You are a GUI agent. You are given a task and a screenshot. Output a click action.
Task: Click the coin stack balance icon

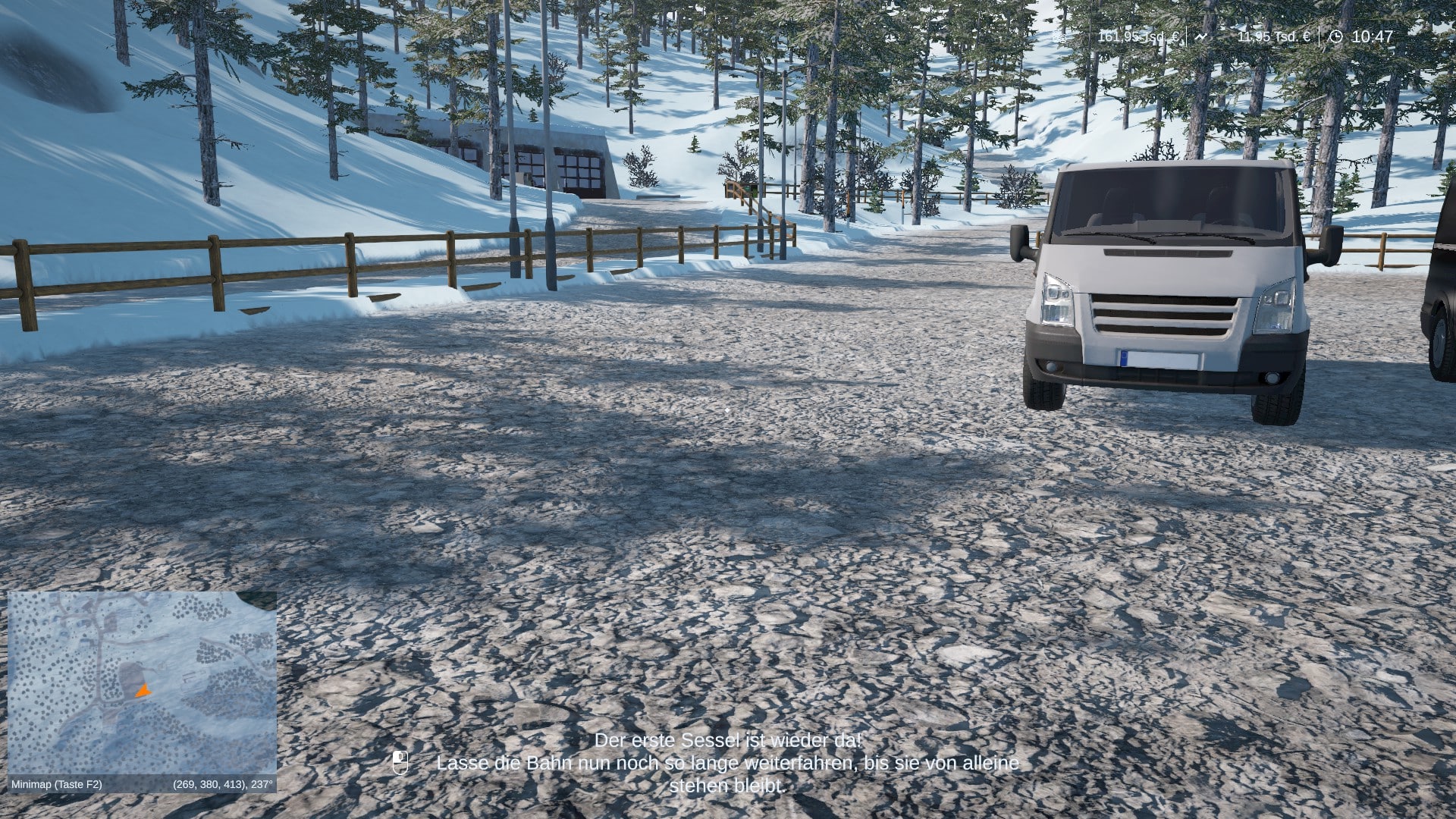[1059, 36]
